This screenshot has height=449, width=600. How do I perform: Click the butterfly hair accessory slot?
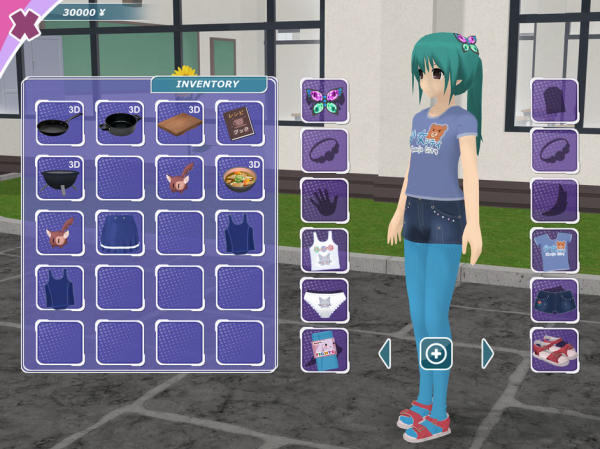point(325,101)
